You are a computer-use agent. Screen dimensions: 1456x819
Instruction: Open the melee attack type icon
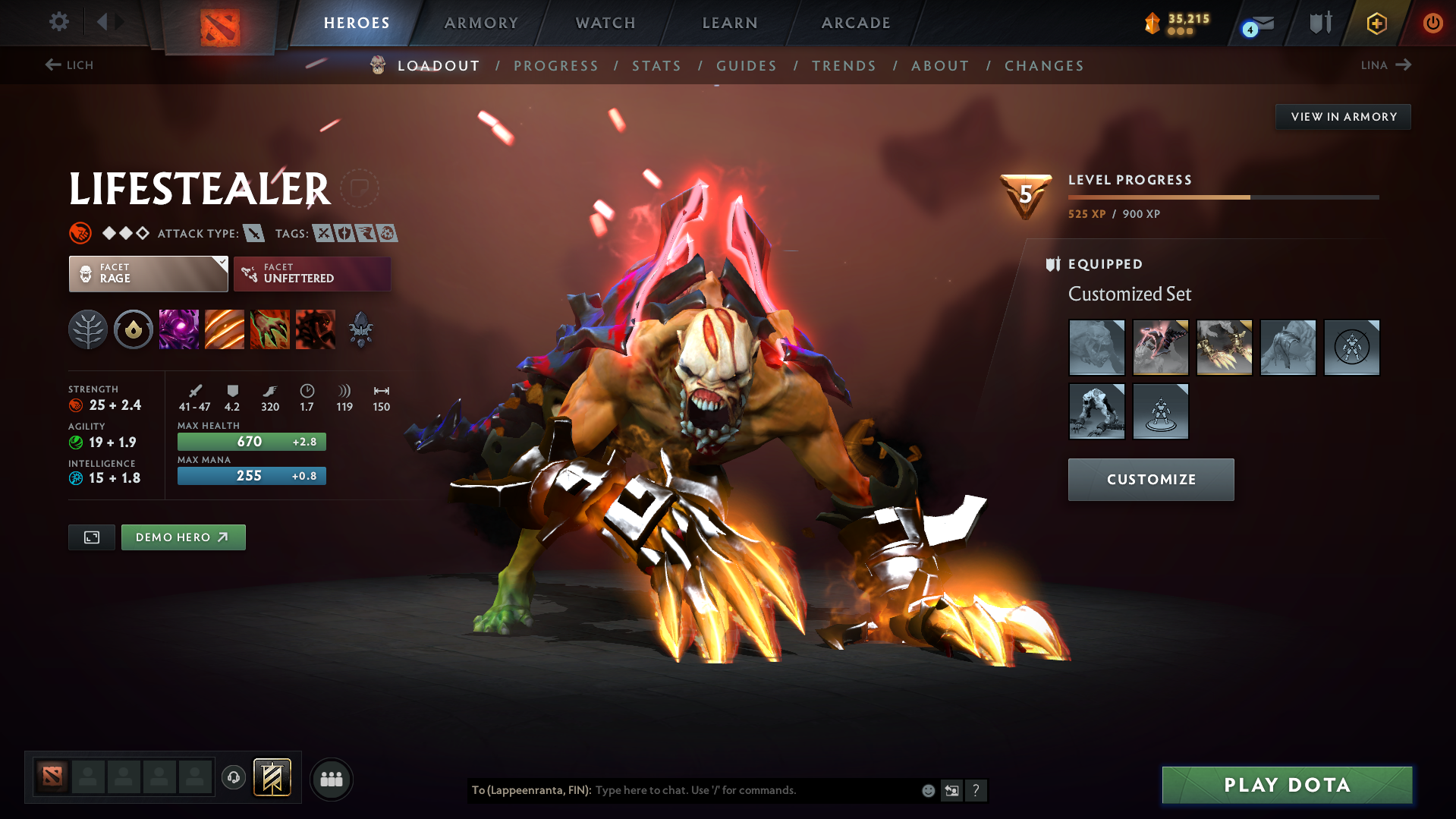253,233
